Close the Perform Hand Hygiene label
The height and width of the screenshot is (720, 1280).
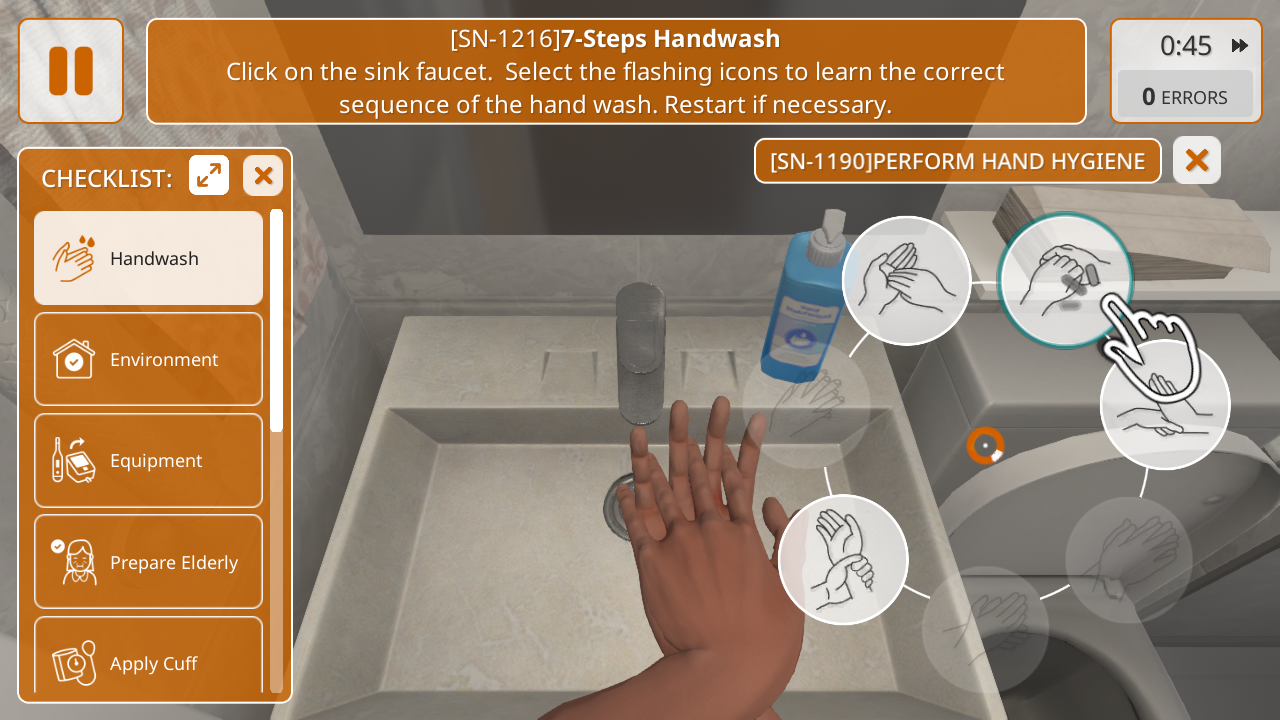(1197, 160)
